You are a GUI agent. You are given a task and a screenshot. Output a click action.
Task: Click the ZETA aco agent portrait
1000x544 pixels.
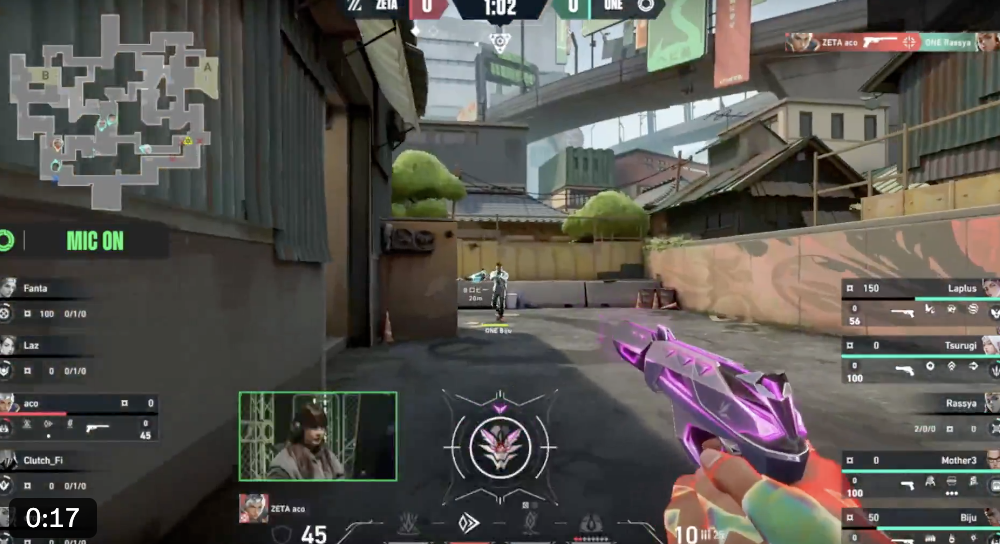point(252,508)
